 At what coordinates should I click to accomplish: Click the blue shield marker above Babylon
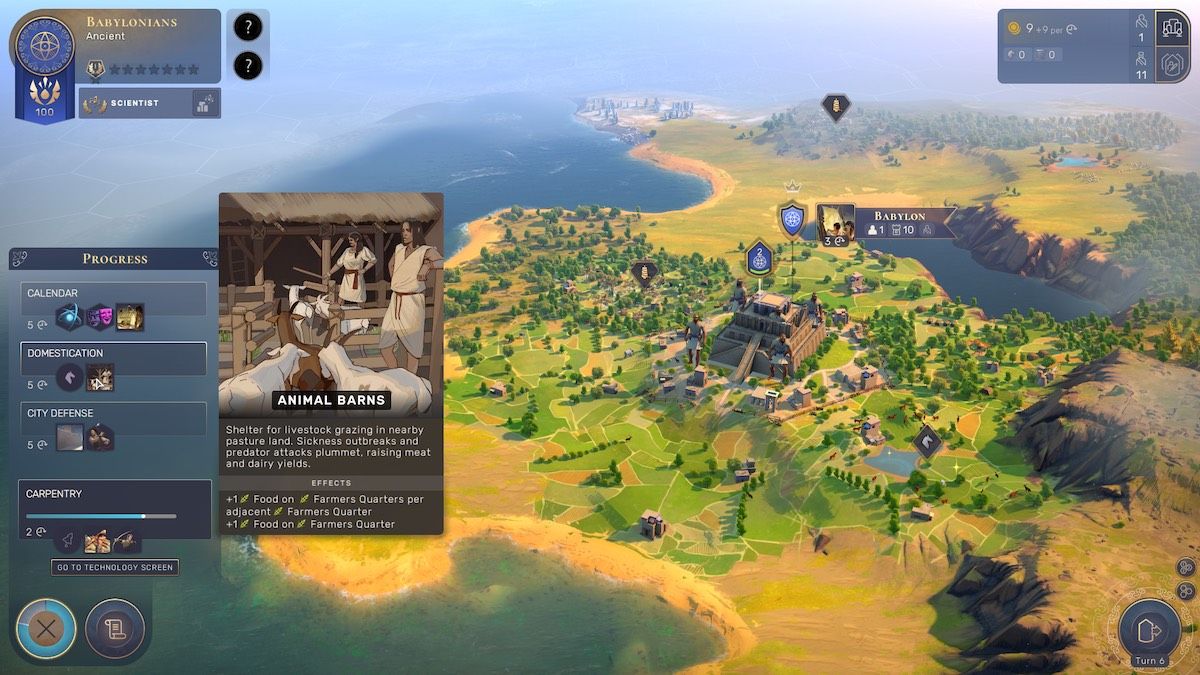click(792, 219)
